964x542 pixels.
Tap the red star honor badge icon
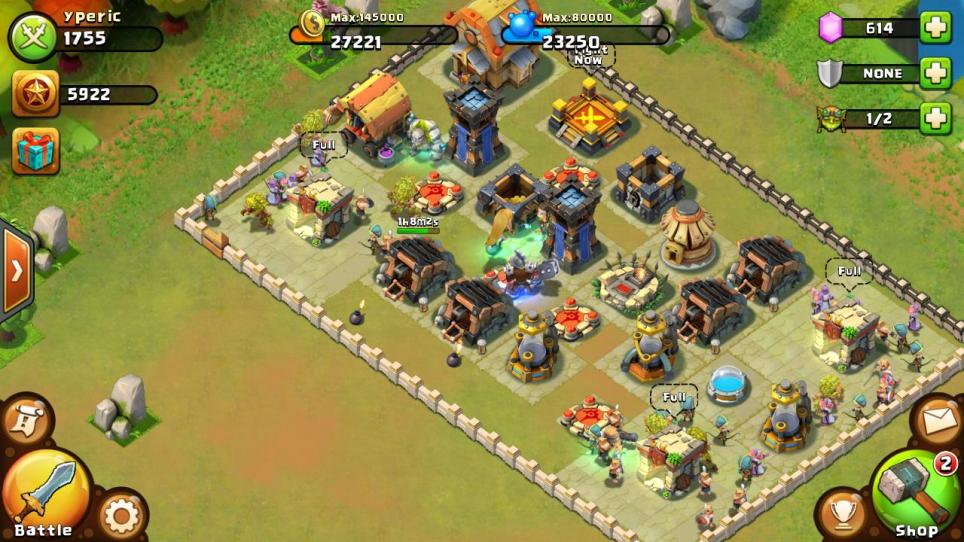(35, 94)
